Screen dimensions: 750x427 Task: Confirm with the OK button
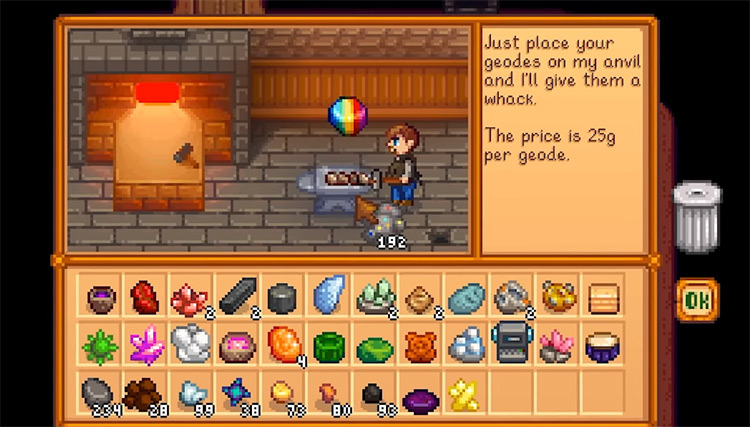pyautogui.click(x=695, y=298)
